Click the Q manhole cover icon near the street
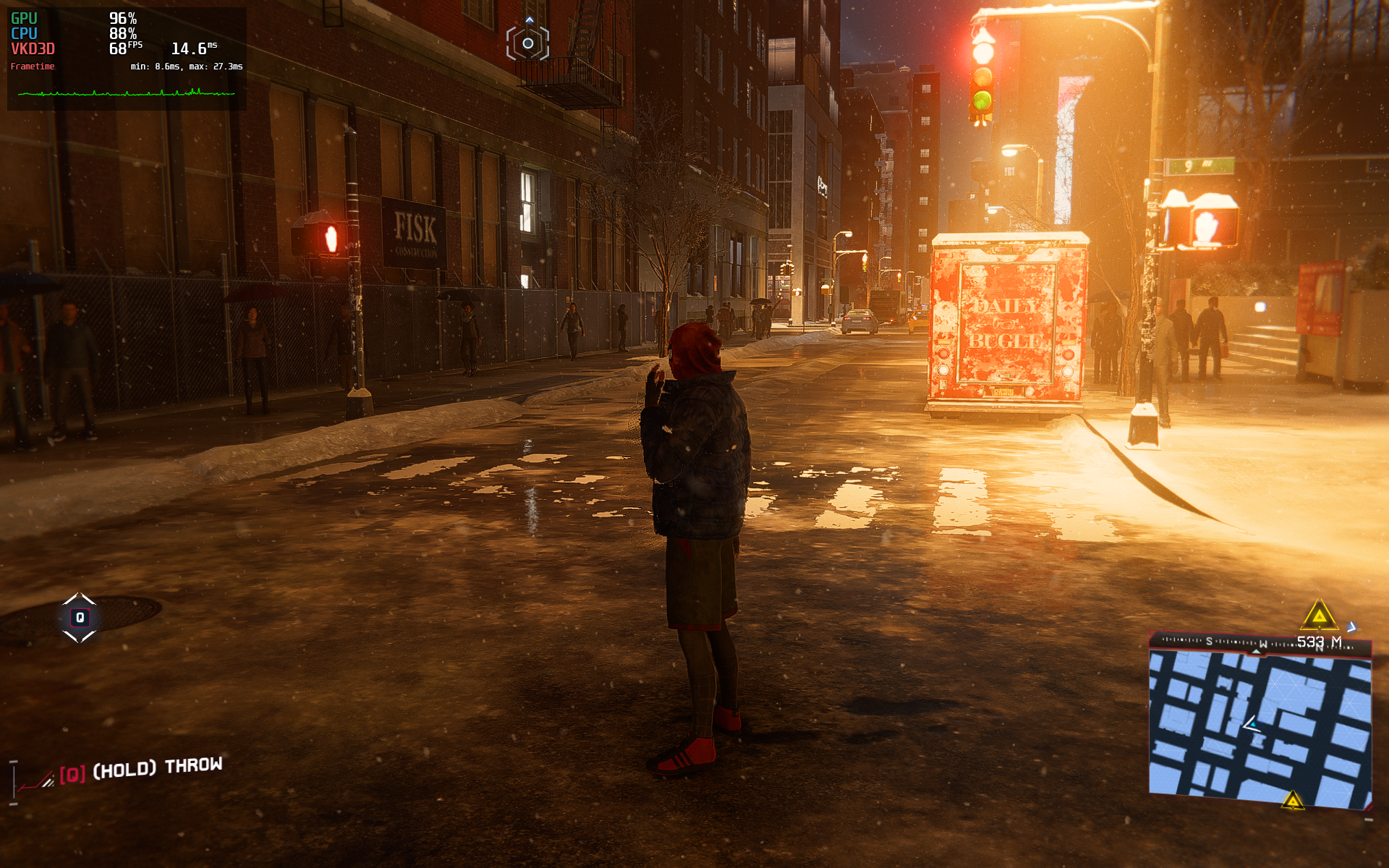1389x868 pixels. (x=79, y=617)
